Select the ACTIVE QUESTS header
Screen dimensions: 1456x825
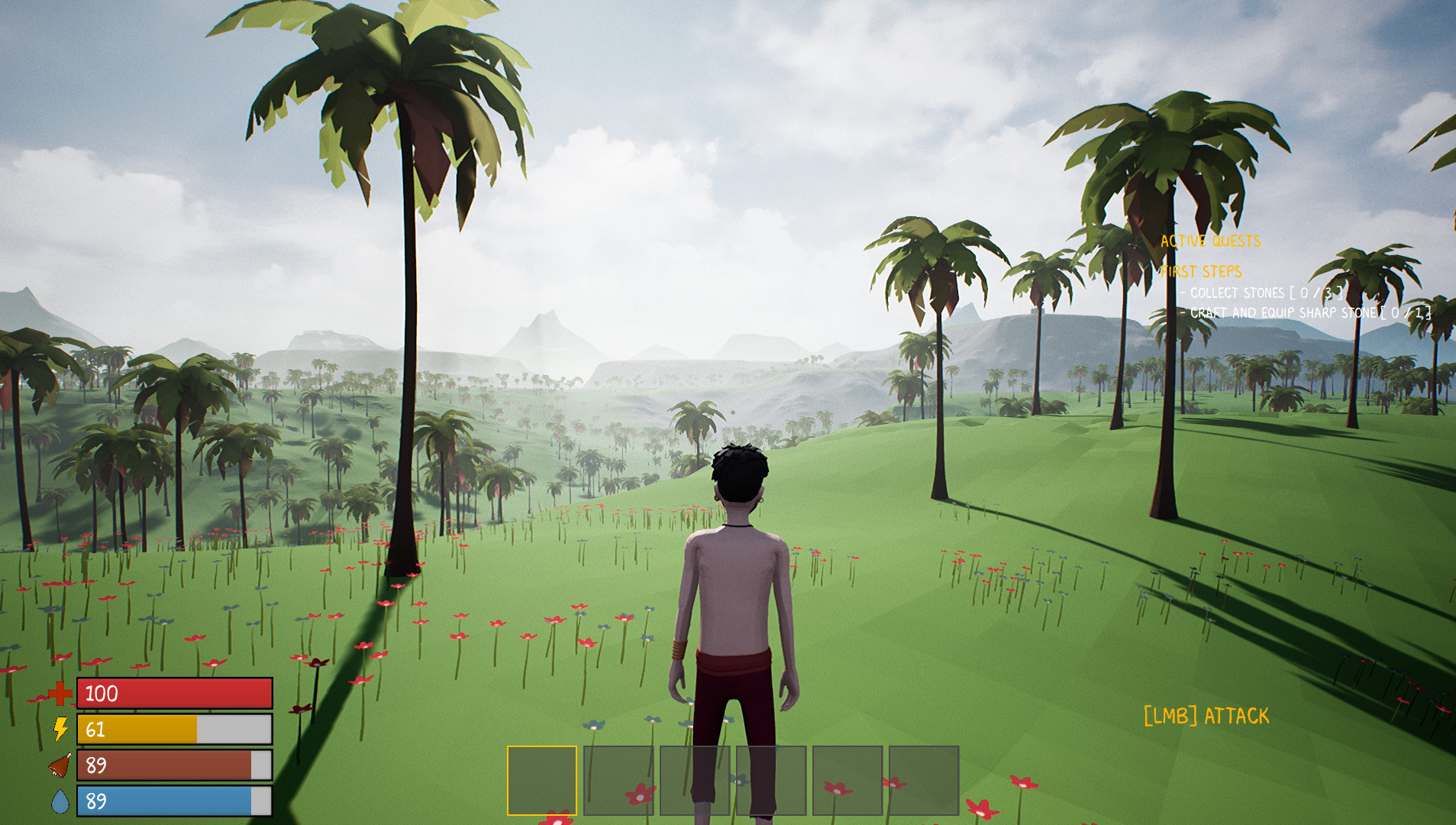[x=1209, y=242]
